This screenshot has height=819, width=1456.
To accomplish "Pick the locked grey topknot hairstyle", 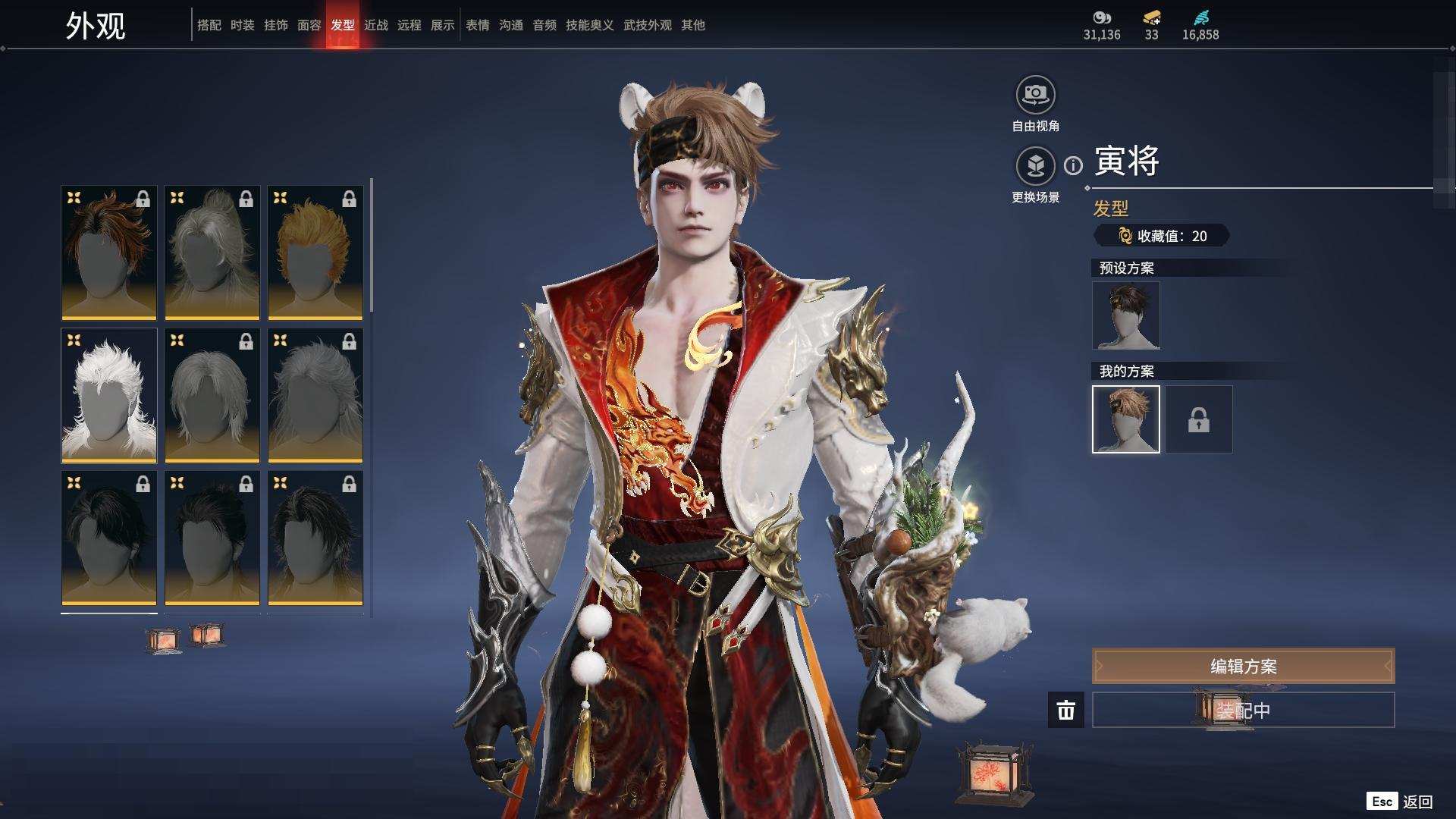I will (x=212, y=253).
